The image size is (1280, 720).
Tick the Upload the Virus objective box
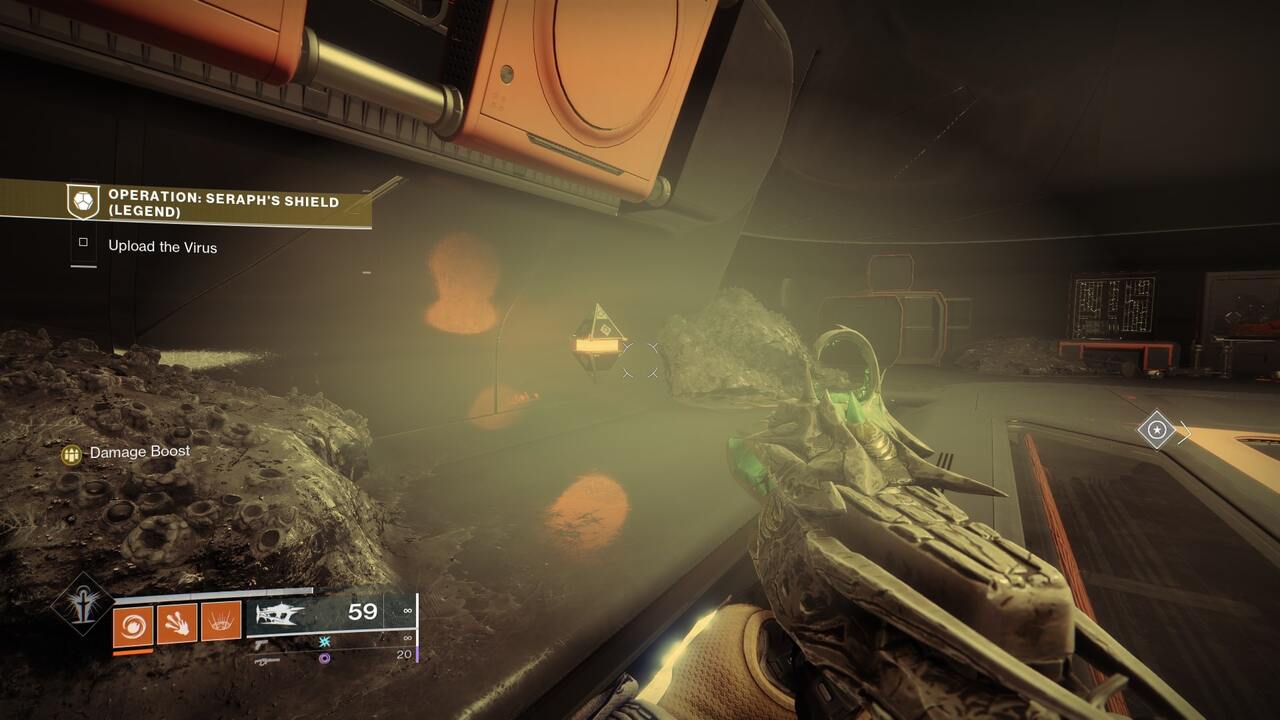(x=84, y=242)
